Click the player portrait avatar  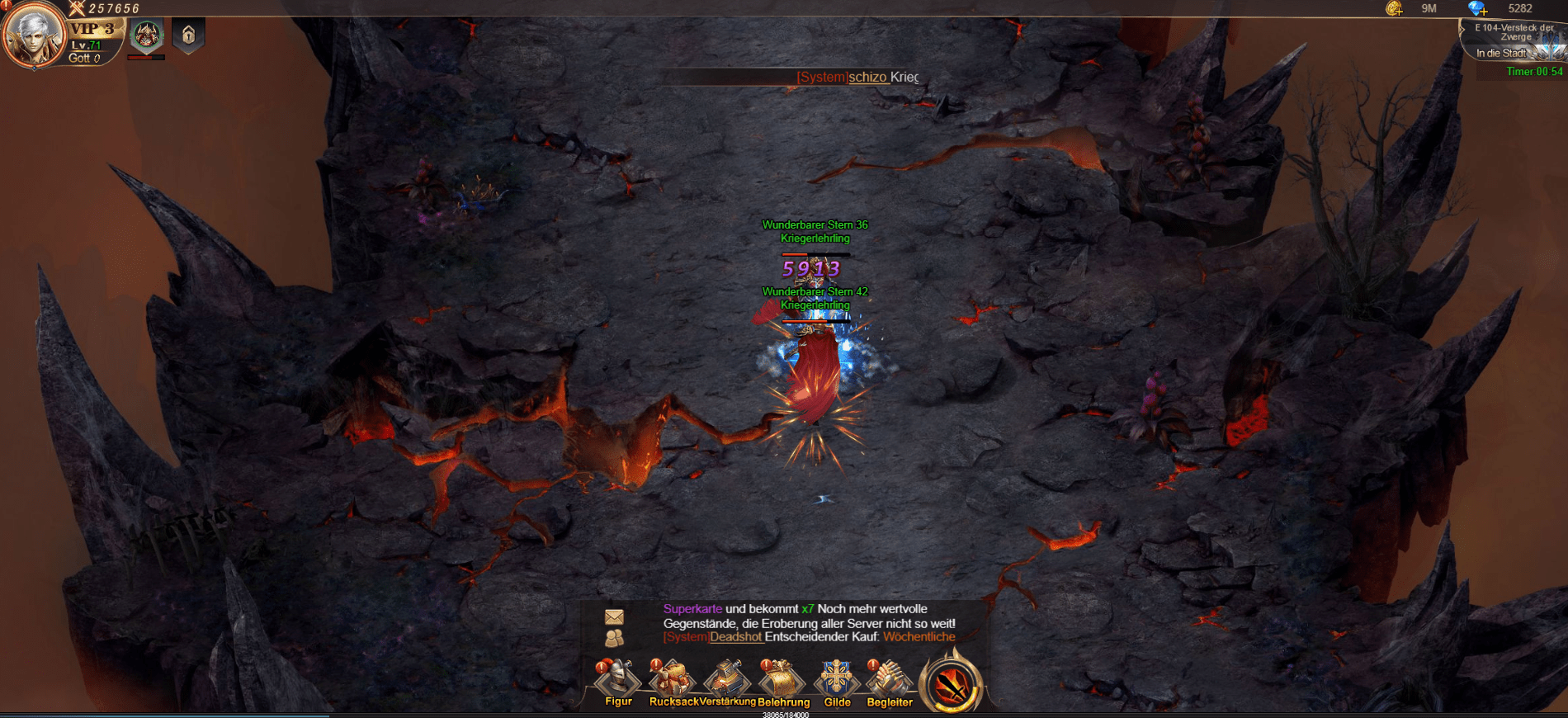(x=33, y=35)
